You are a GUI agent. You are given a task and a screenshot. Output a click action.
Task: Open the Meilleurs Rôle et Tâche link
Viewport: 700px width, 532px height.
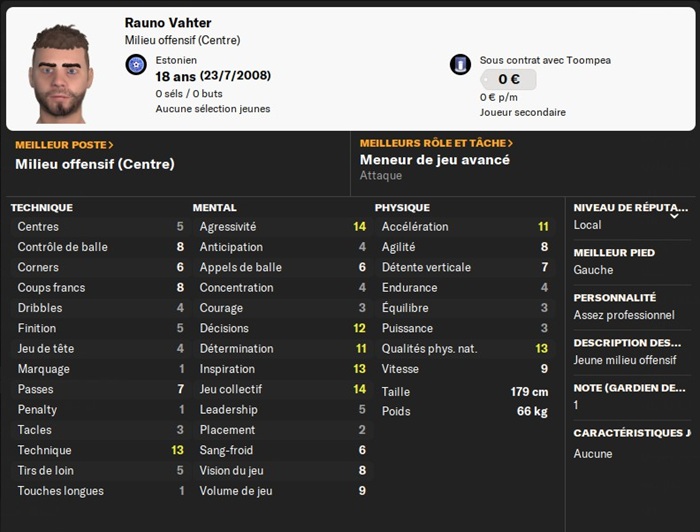[x=436, y=144]
